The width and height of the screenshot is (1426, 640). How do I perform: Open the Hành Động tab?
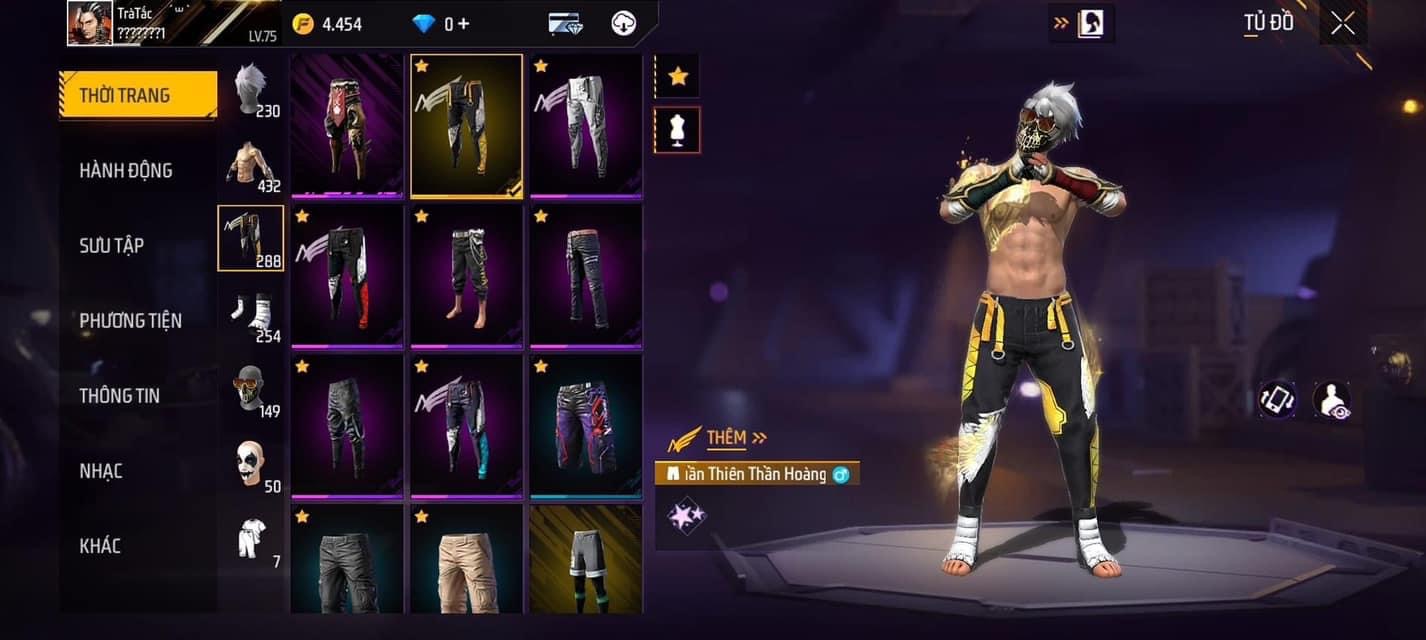(x=126, y=171)
